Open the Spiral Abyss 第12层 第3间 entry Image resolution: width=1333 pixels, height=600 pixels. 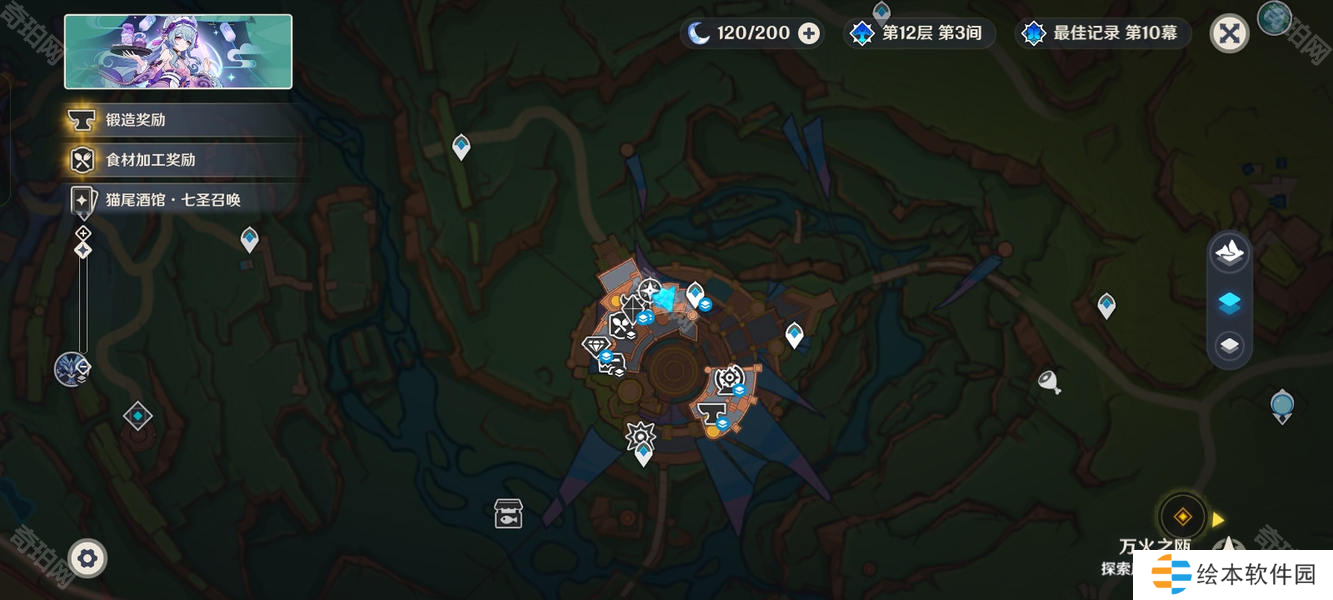point(917,33)
